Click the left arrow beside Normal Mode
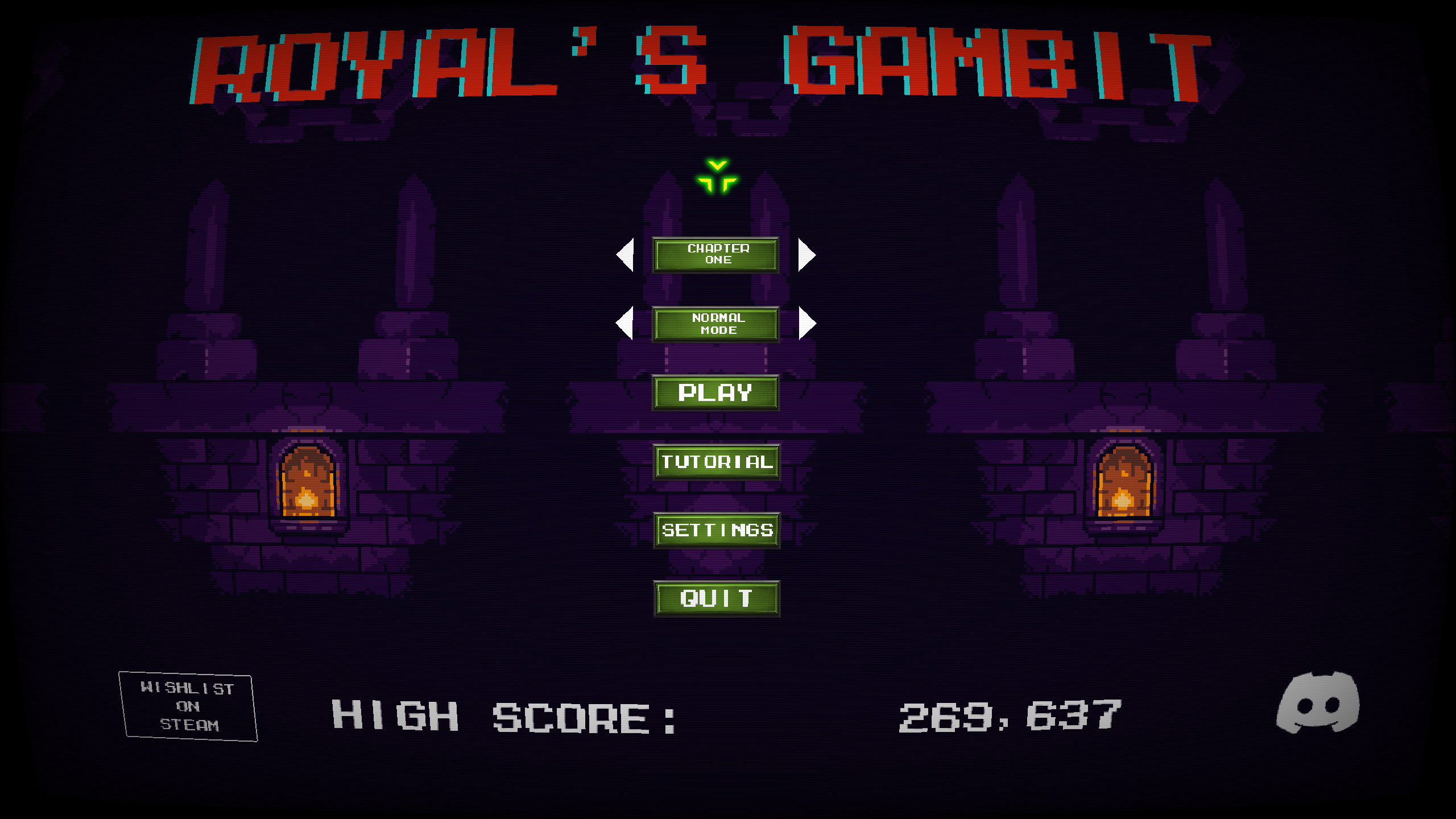This screenshot has width=1456, height=819. 624,324
